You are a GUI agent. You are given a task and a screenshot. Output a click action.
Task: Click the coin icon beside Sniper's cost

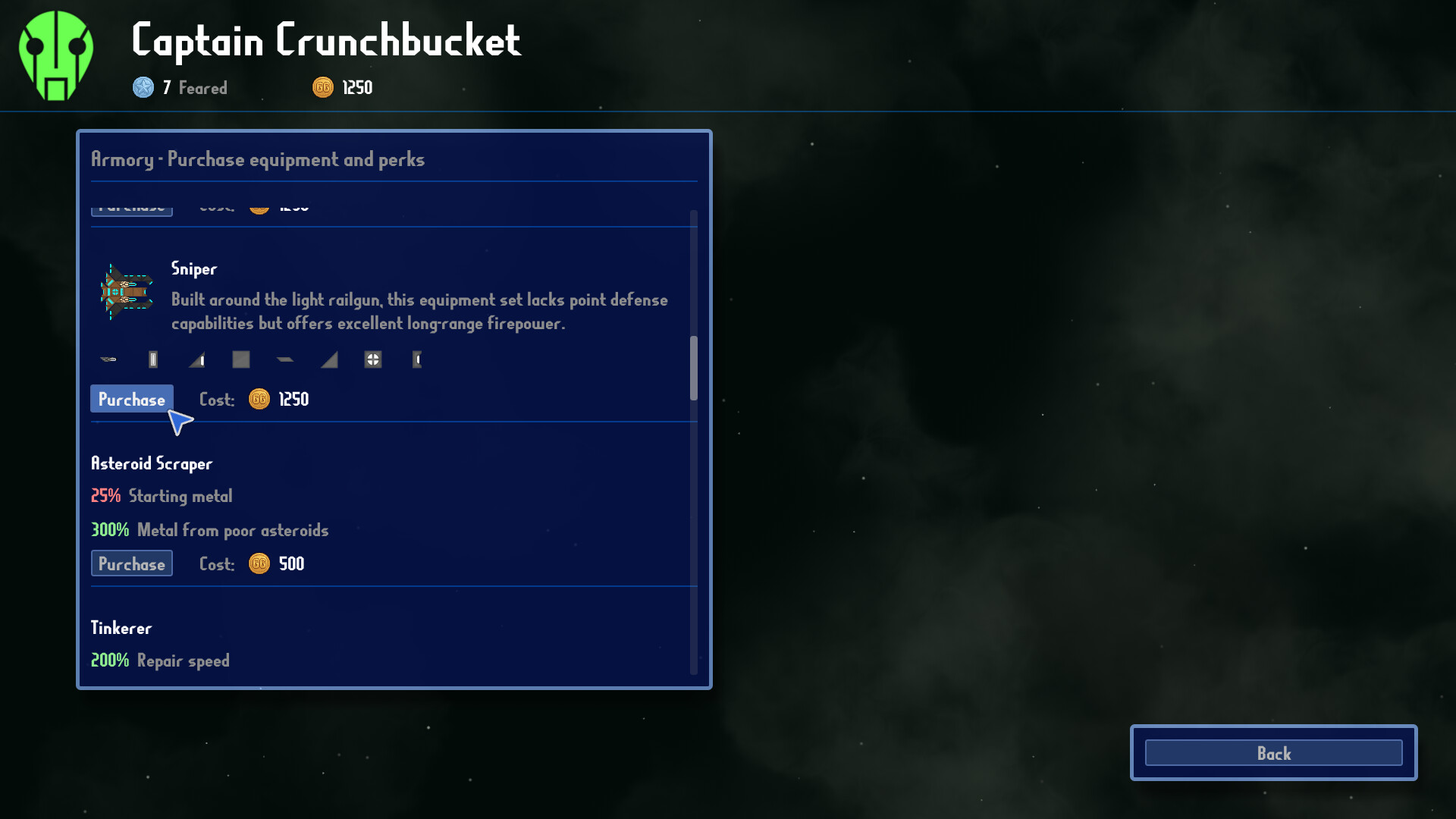259,399
